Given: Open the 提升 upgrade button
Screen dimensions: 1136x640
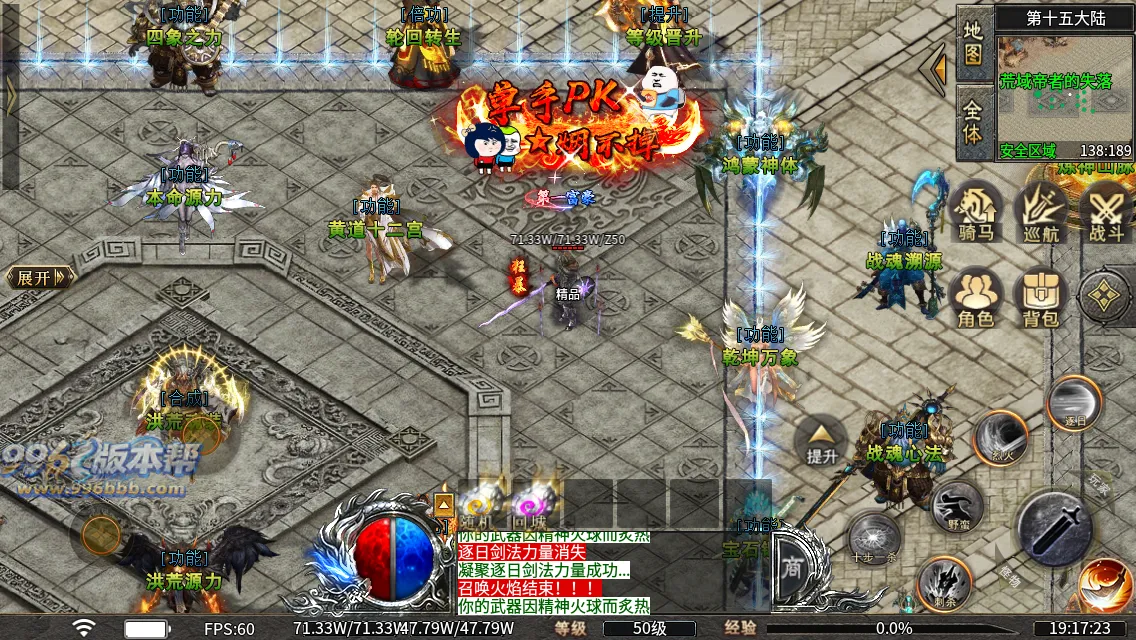Looking at the screenshot, I should (821, 440).
